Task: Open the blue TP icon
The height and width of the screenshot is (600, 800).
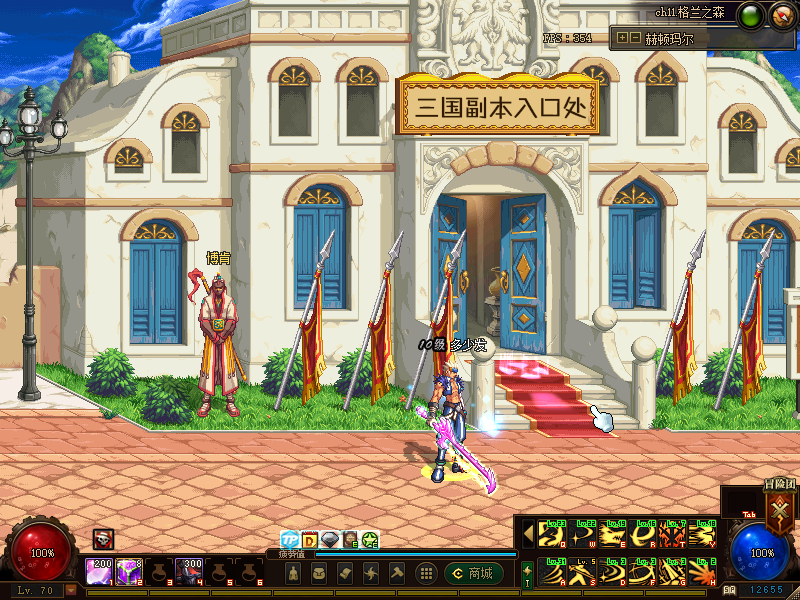Action: pyautogui.click(x=290, y=540)
